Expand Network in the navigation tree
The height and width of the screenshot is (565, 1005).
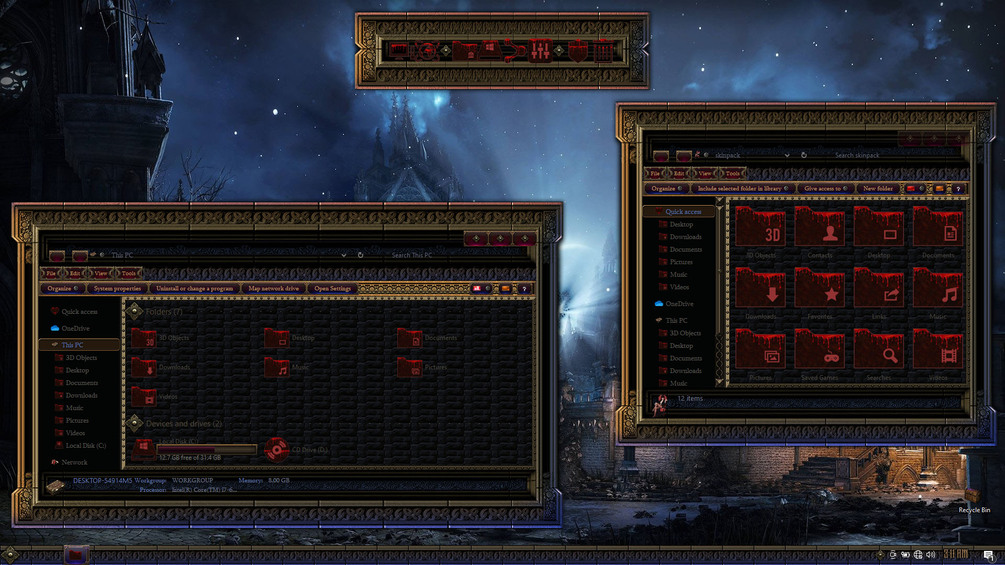click(x=74, y=462)
